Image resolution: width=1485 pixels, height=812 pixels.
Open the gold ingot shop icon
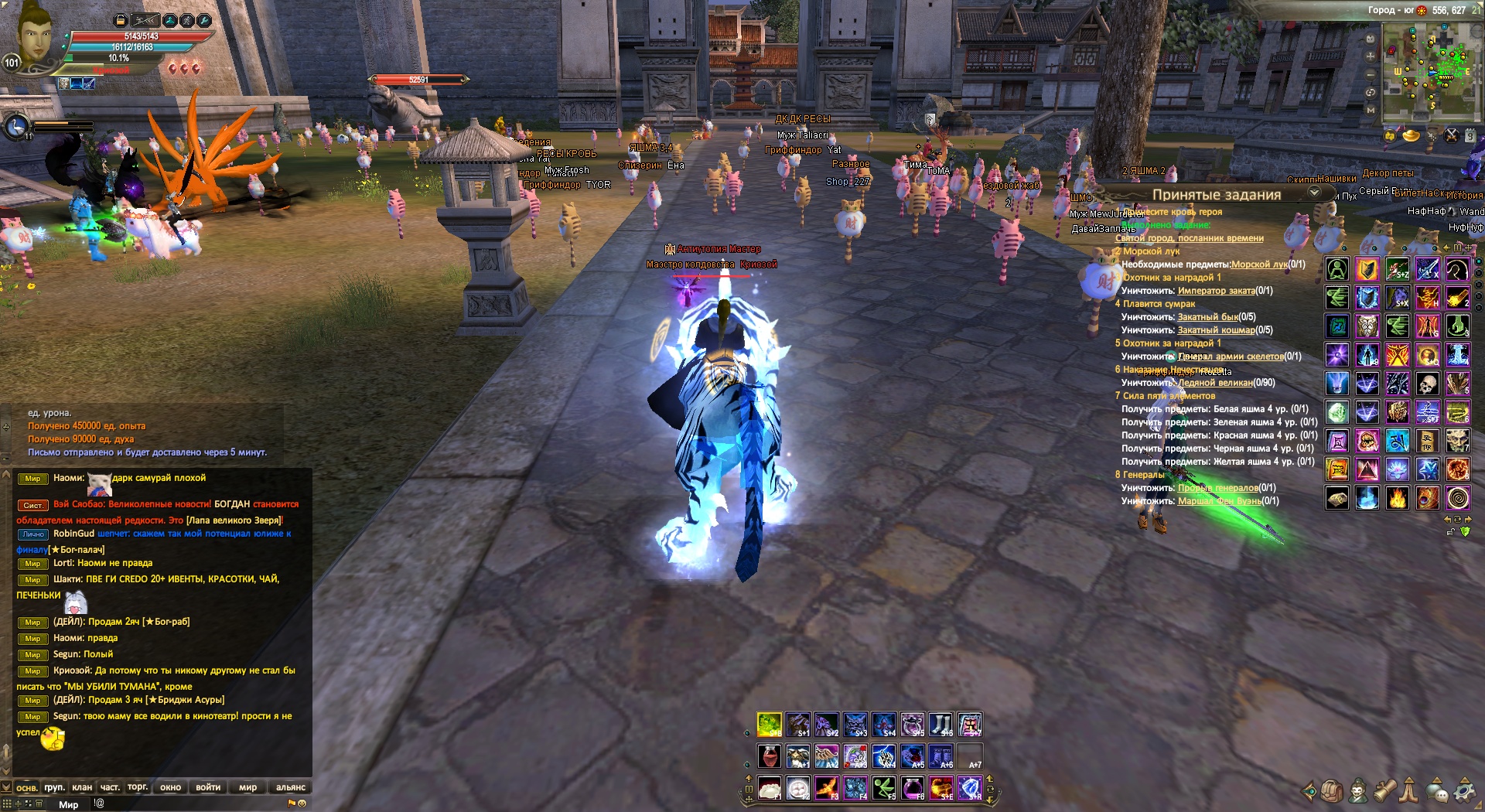(1412, 136)
